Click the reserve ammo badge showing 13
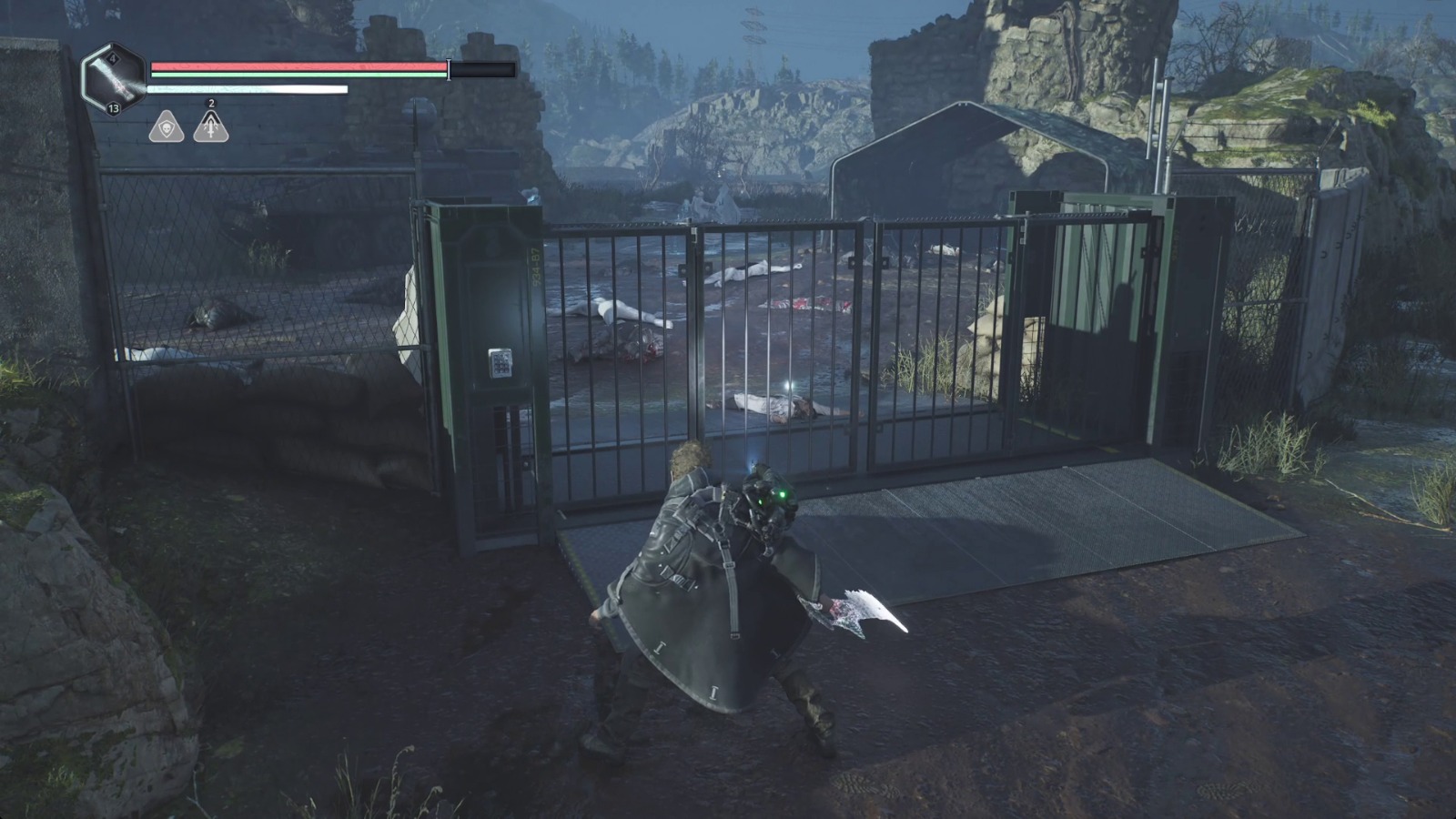 point(113,107)
